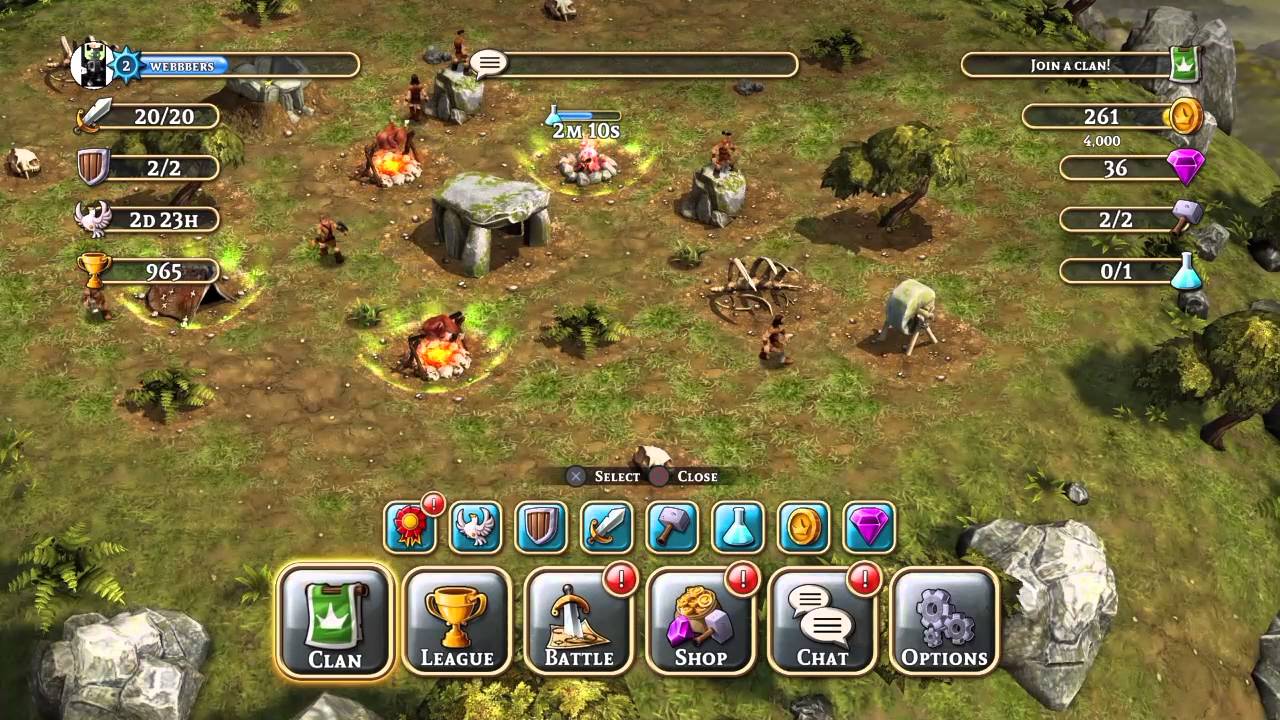Image resolution: width=1280 pixels, height=720 pixels.
Task: Open the Clan menu
Action: click(334, 621)
